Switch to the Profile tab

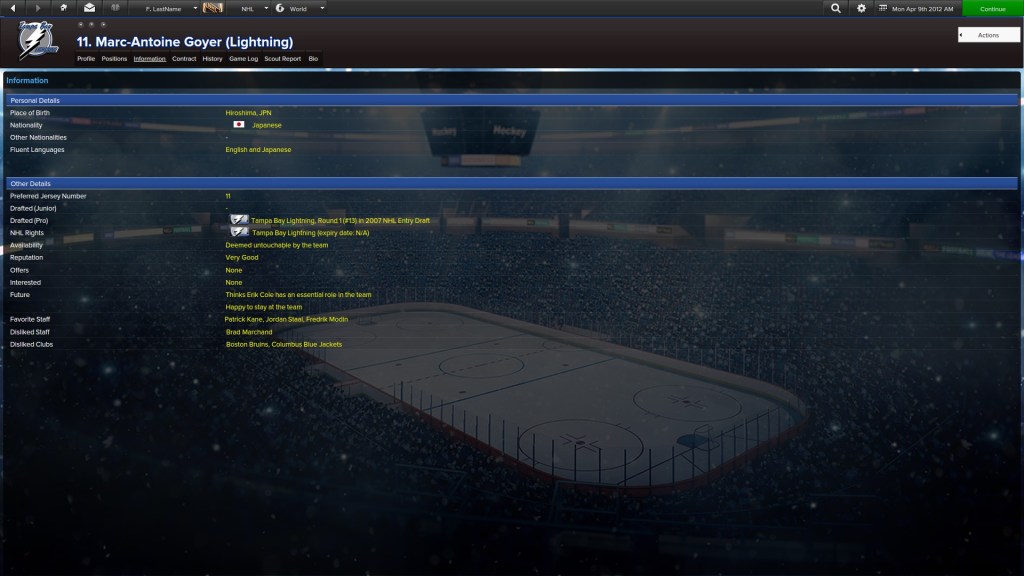click(86, 59)
